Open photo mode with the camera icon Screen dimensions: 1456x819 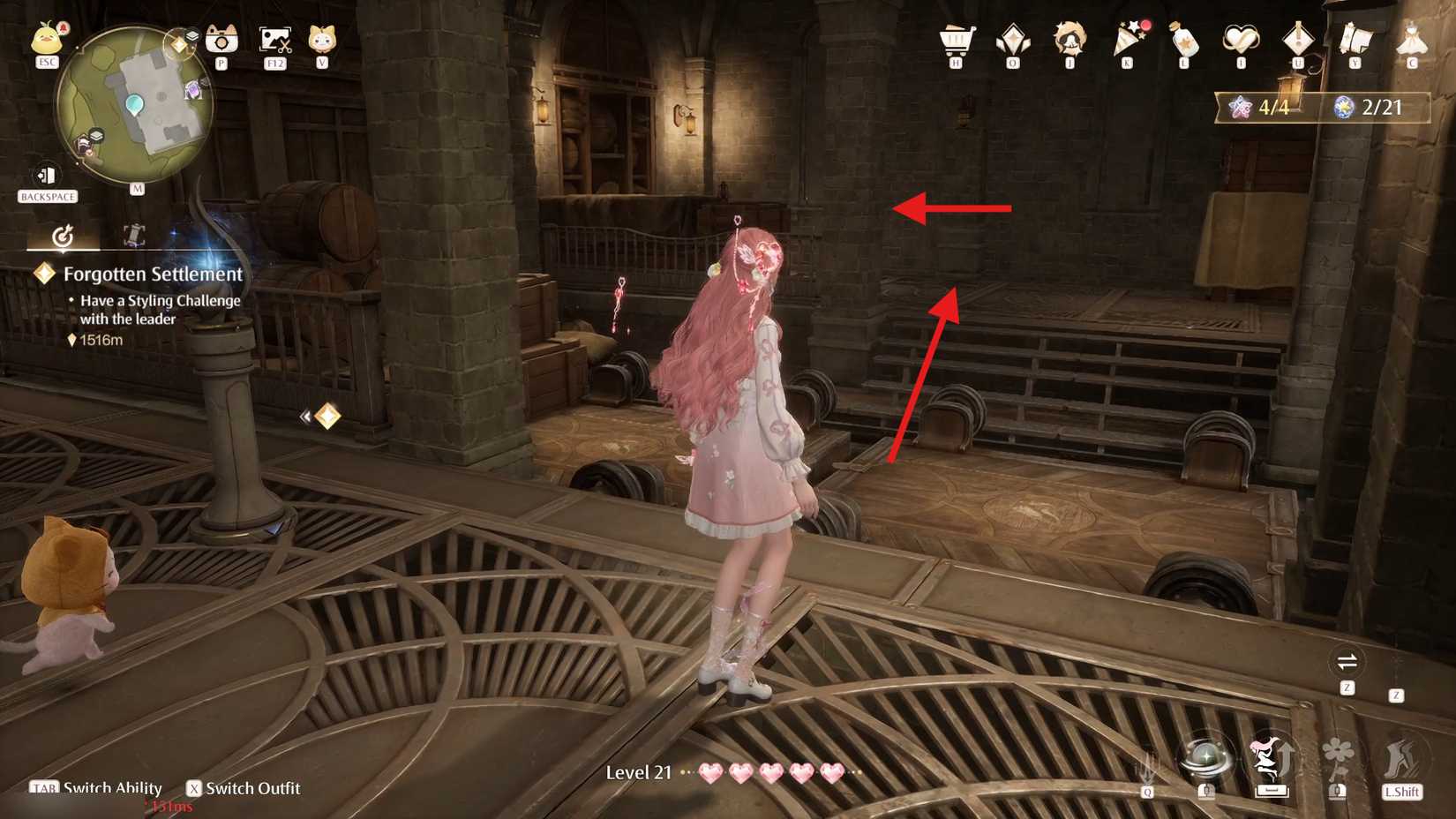pos(221,40)
